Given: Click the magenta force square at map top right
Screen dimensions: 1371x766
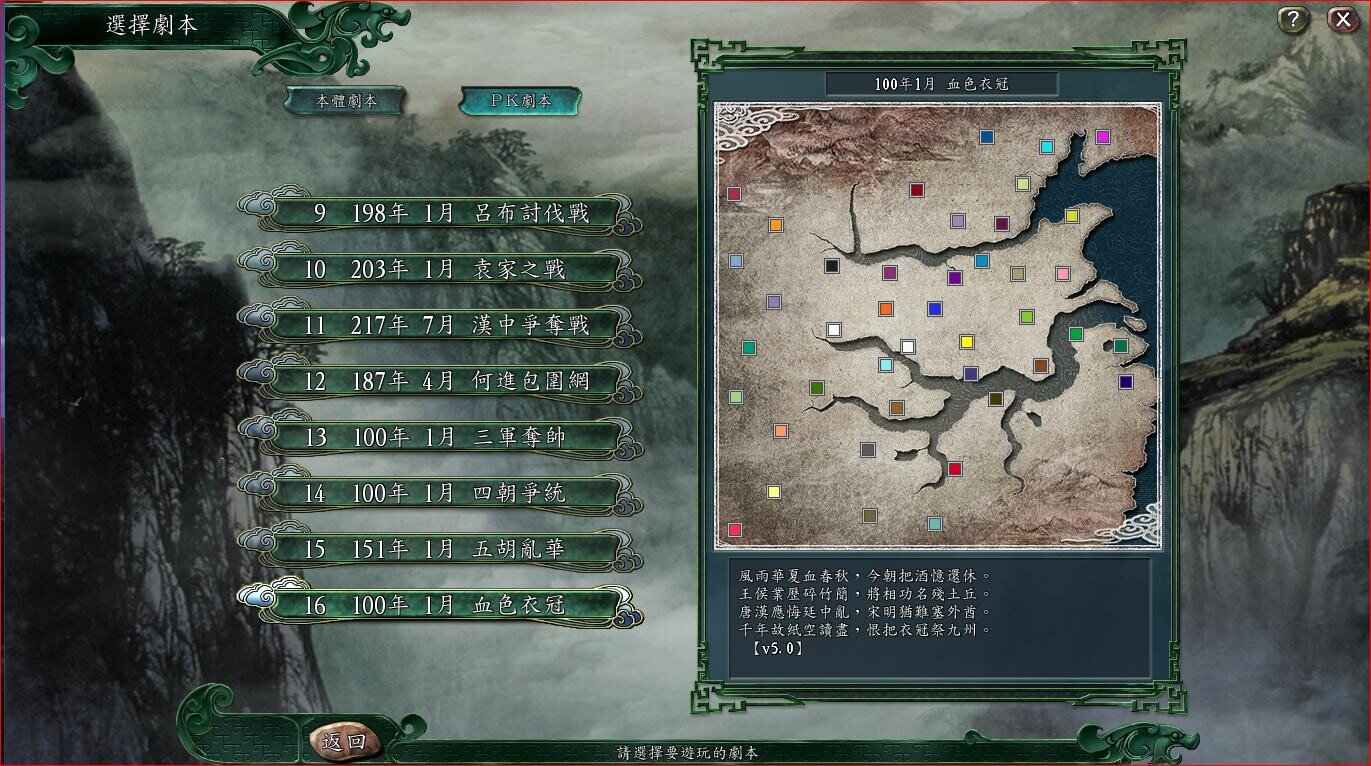Looking at the screenshot, I should coord(1103,135).
